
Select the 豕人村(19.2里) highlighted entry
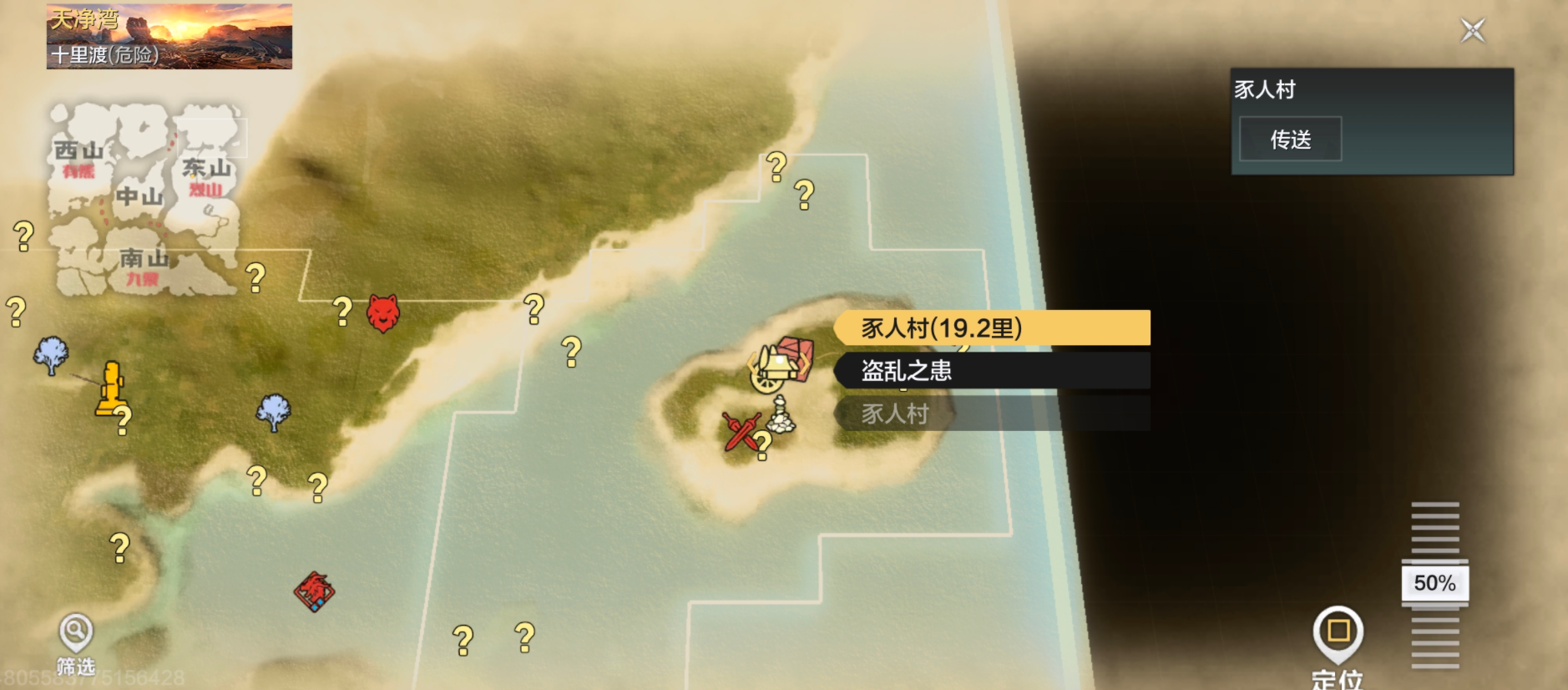pos(992,327)
